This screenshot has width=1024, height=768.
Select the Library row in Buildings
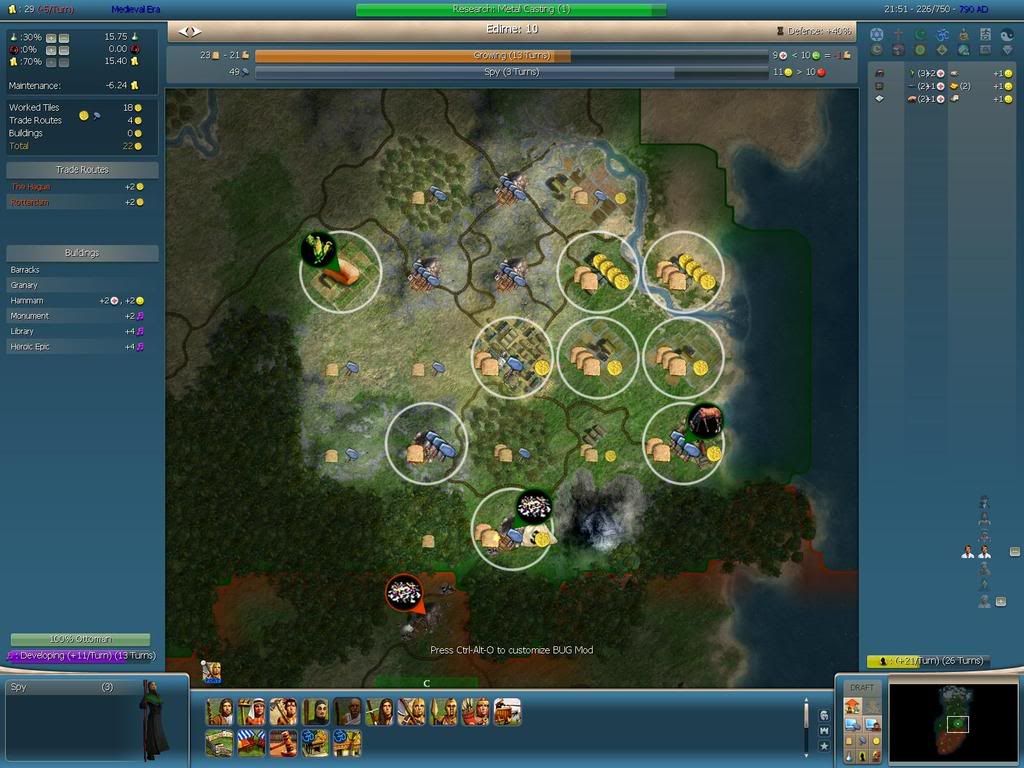23,331
